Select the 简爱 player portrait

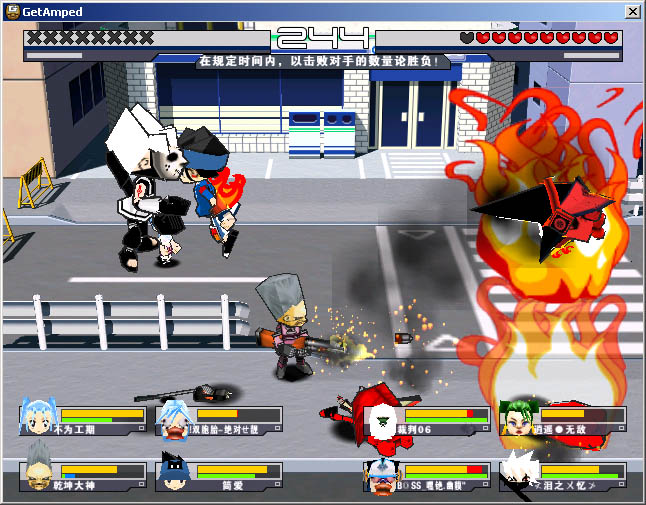point(175,474)
